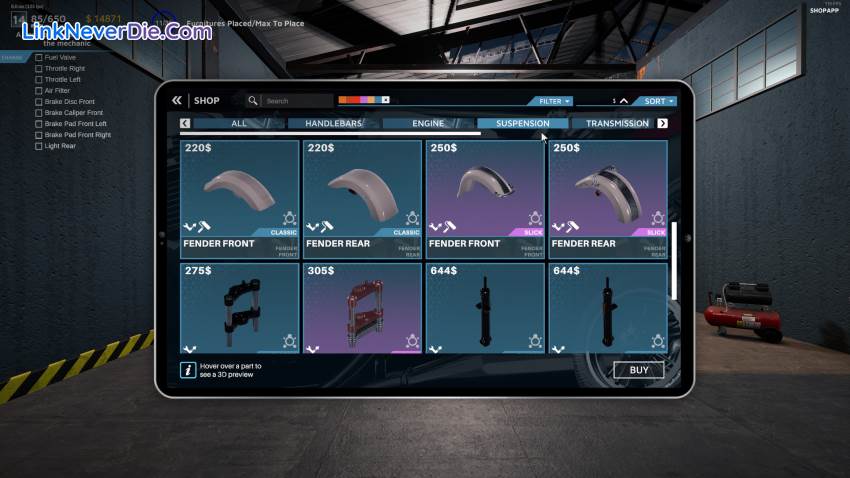Click the BUY button
Viewport: 850px width, 478px height.
[x=638, y=370]
